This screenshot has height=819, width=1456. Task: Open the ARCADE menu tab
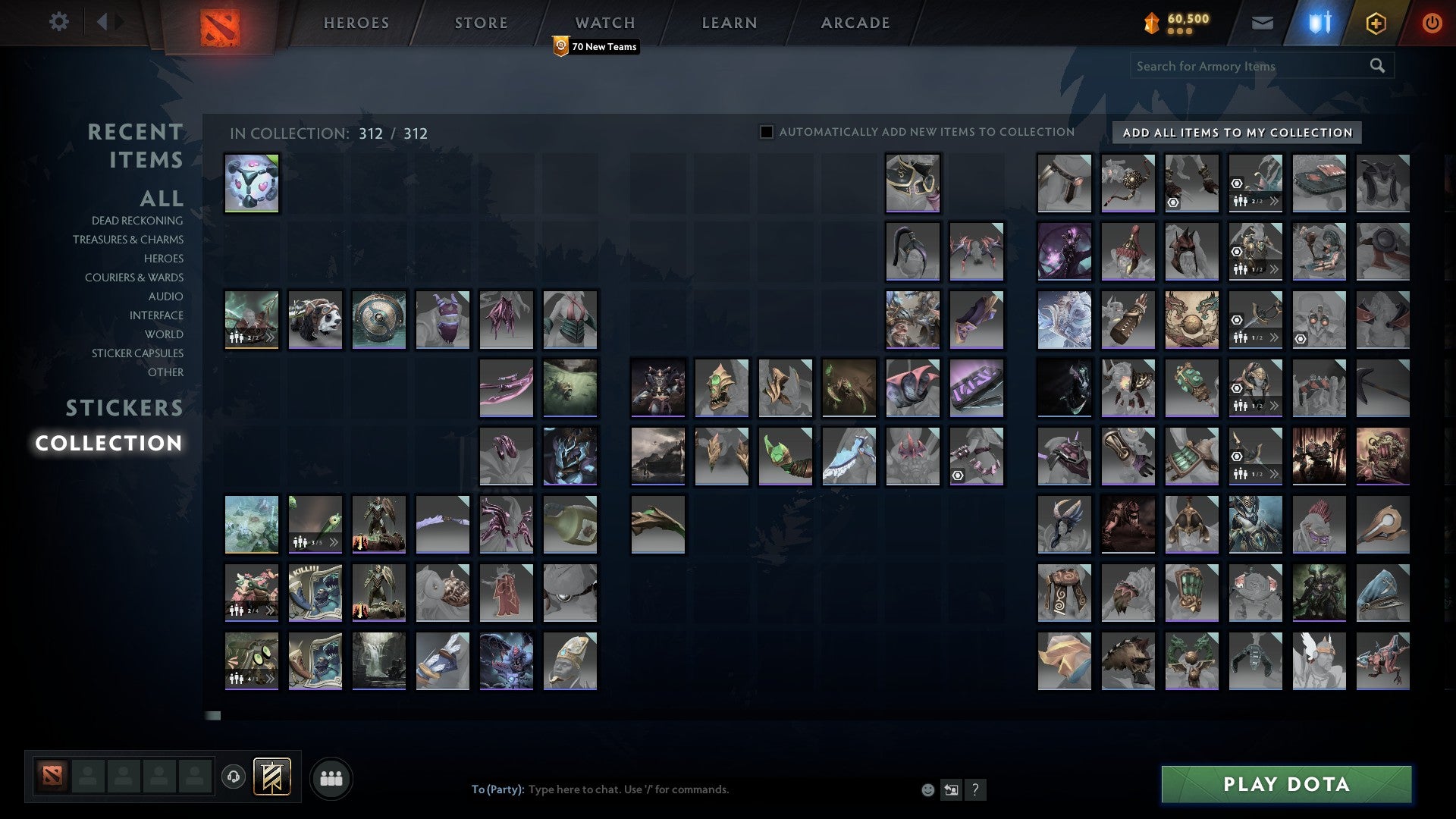tap(855, 23)
